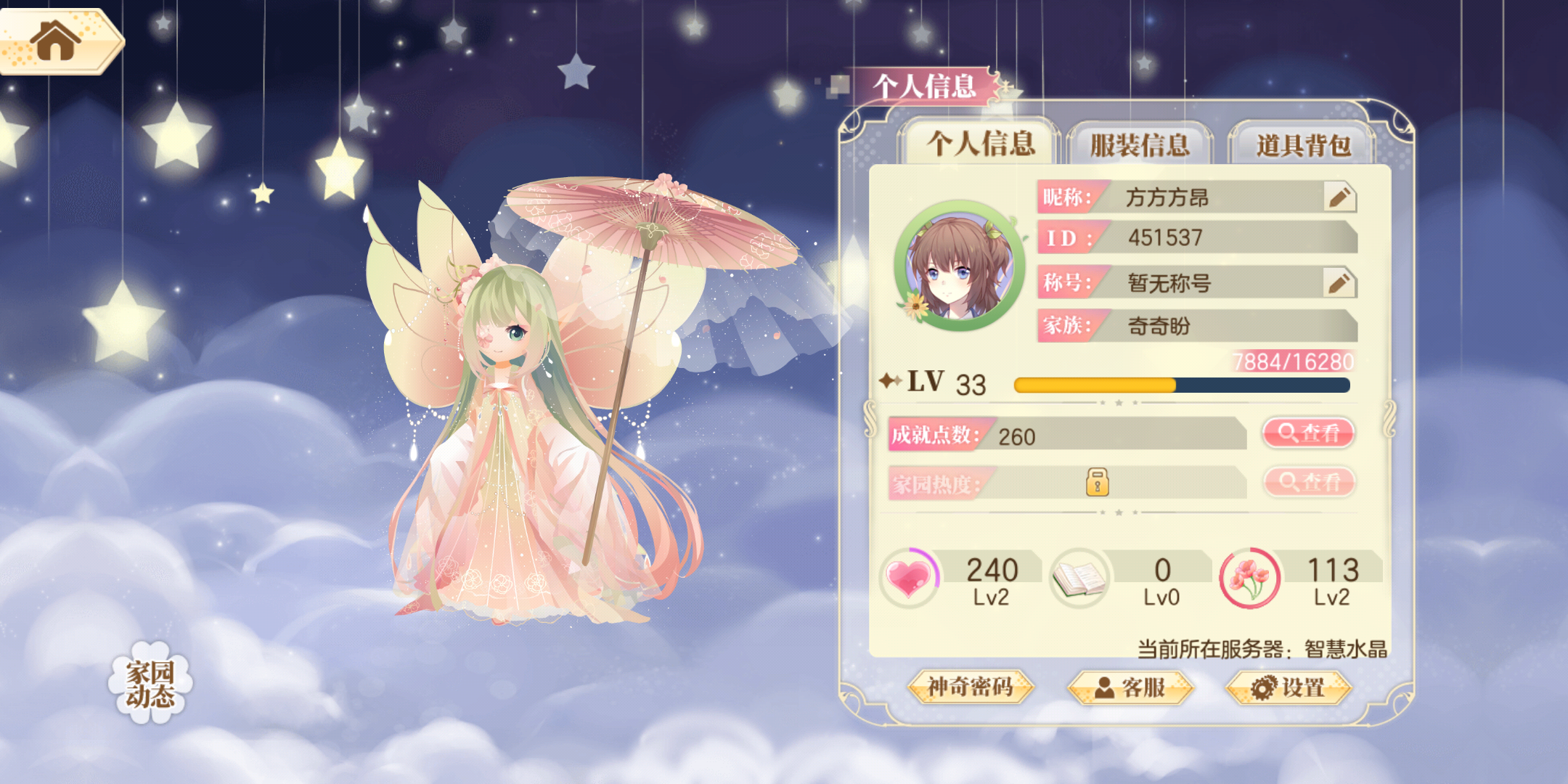The height and width of the screenshot is (784, 1568).
Task: Click the magnifier icon on first 查看 button
Action: click(1286, 433)
